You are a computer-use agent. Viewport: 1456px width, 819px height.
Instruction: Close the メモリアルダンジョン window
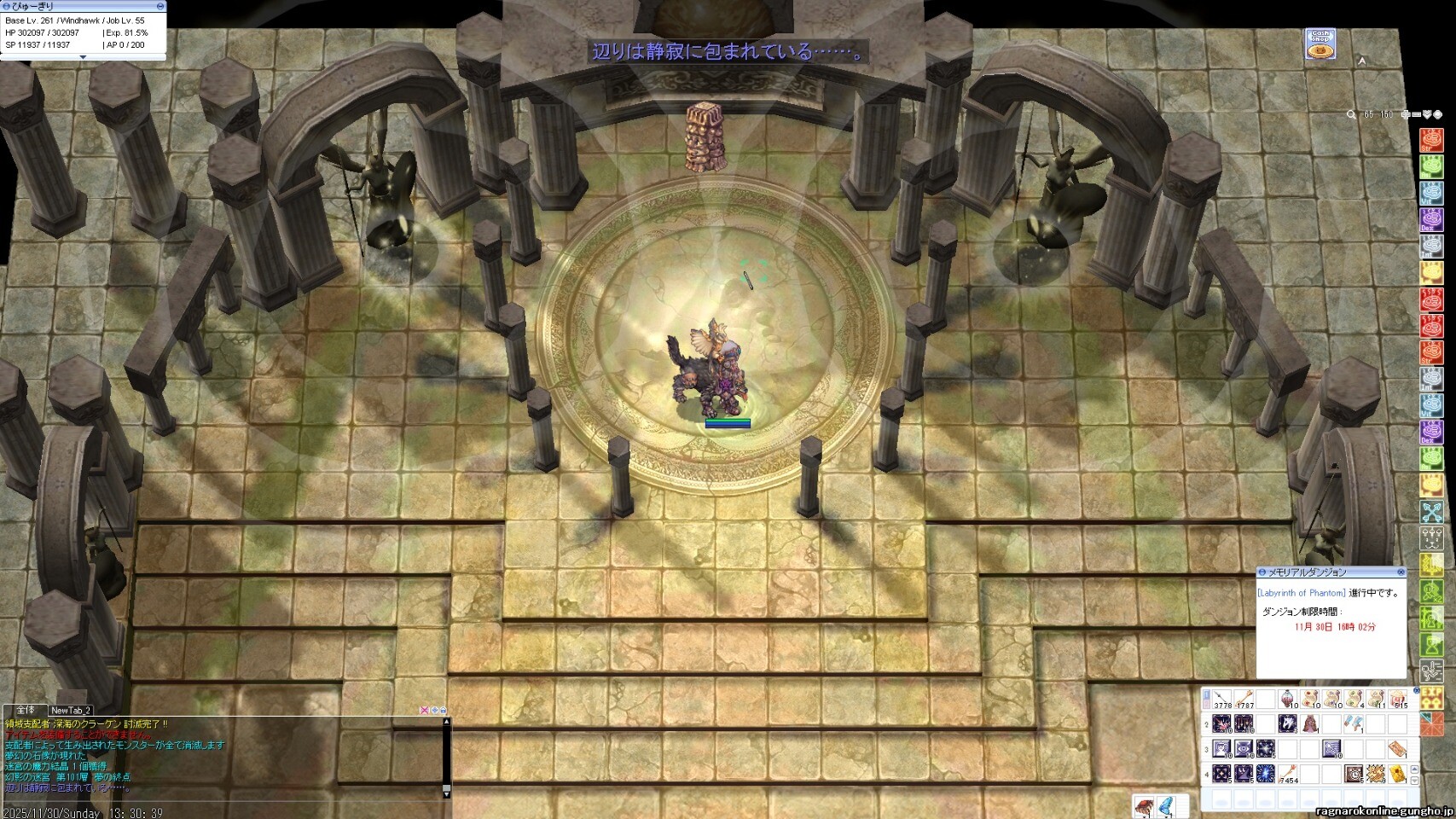point(1401,572)
